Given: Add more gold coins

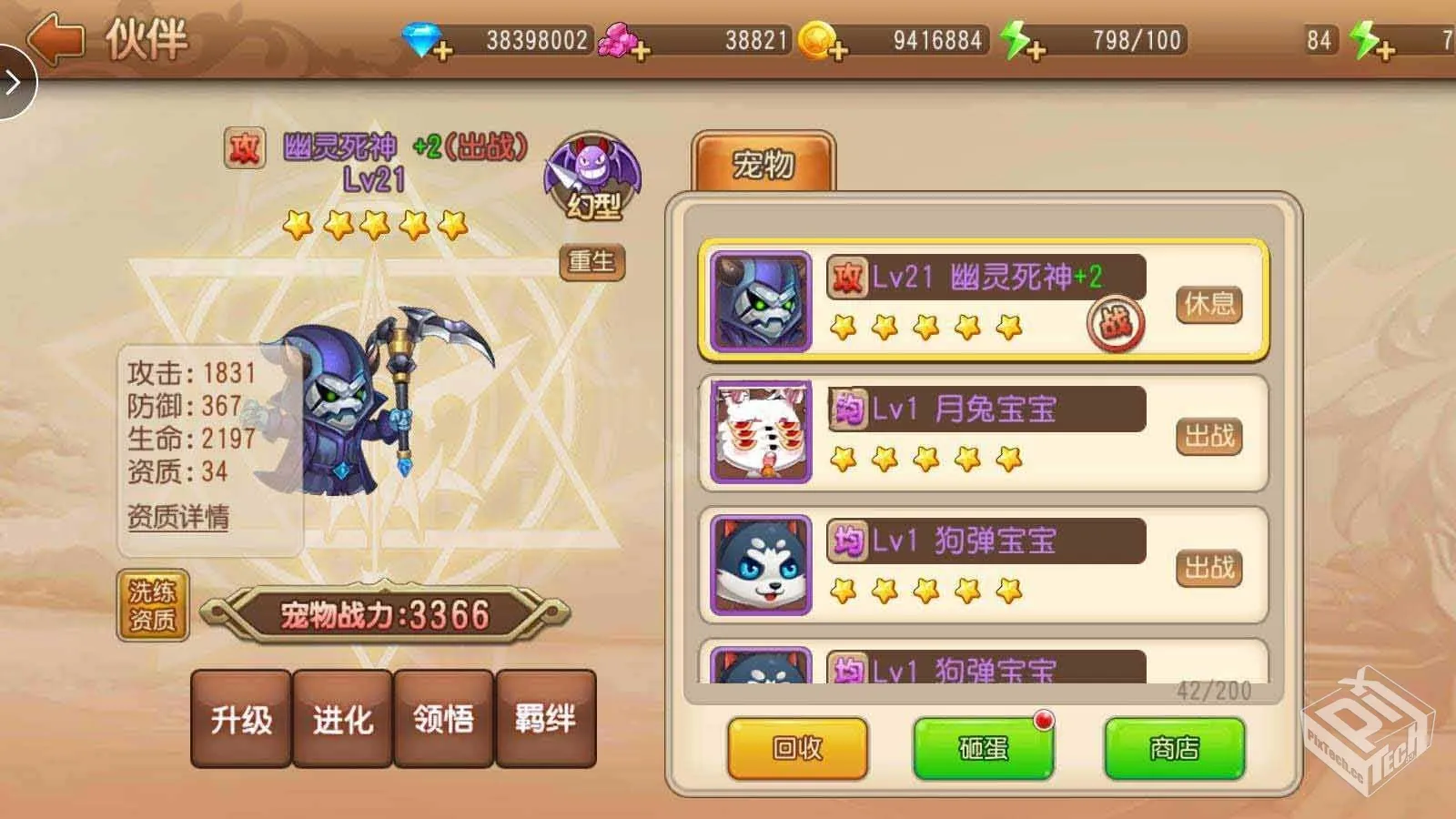Looking at the screenshot, I should point(837,50).
